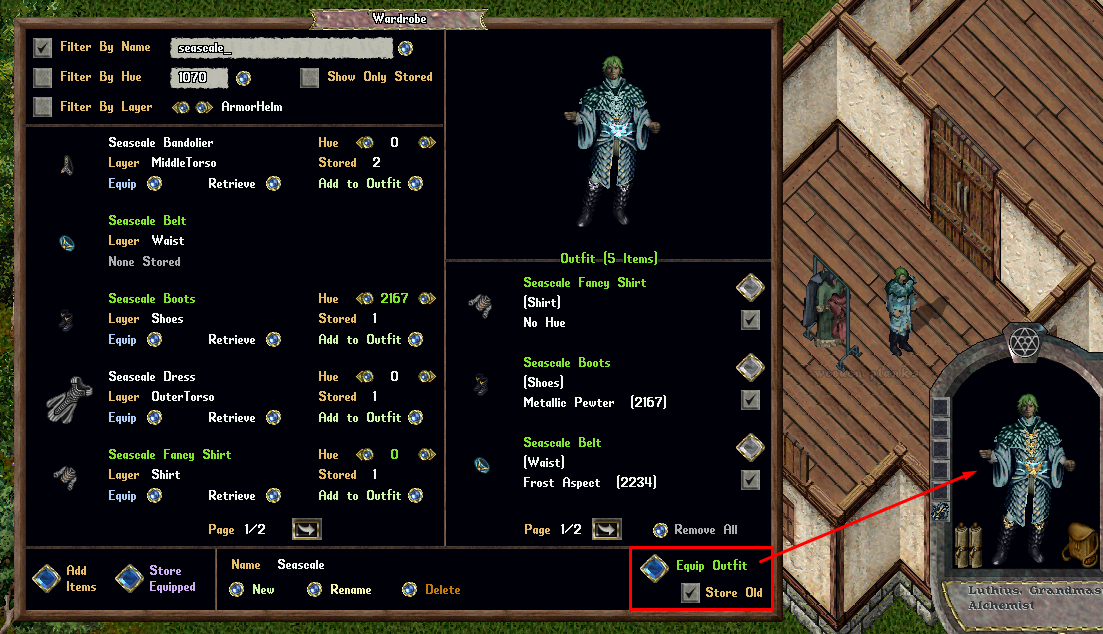1103x634 pixels.
Task: Toggle the Filter By Layer checkbox
Action: (x=43, y=107)
